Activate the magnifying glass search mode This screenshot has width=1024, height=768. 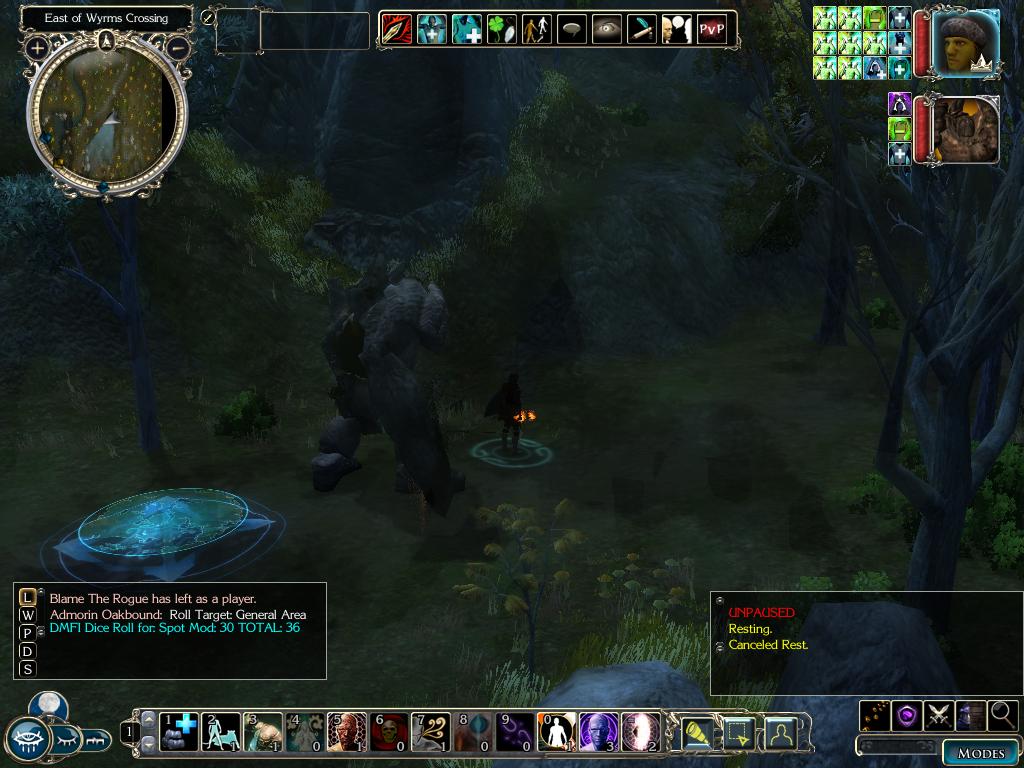pyautogui.click(x=1002, y=715)
